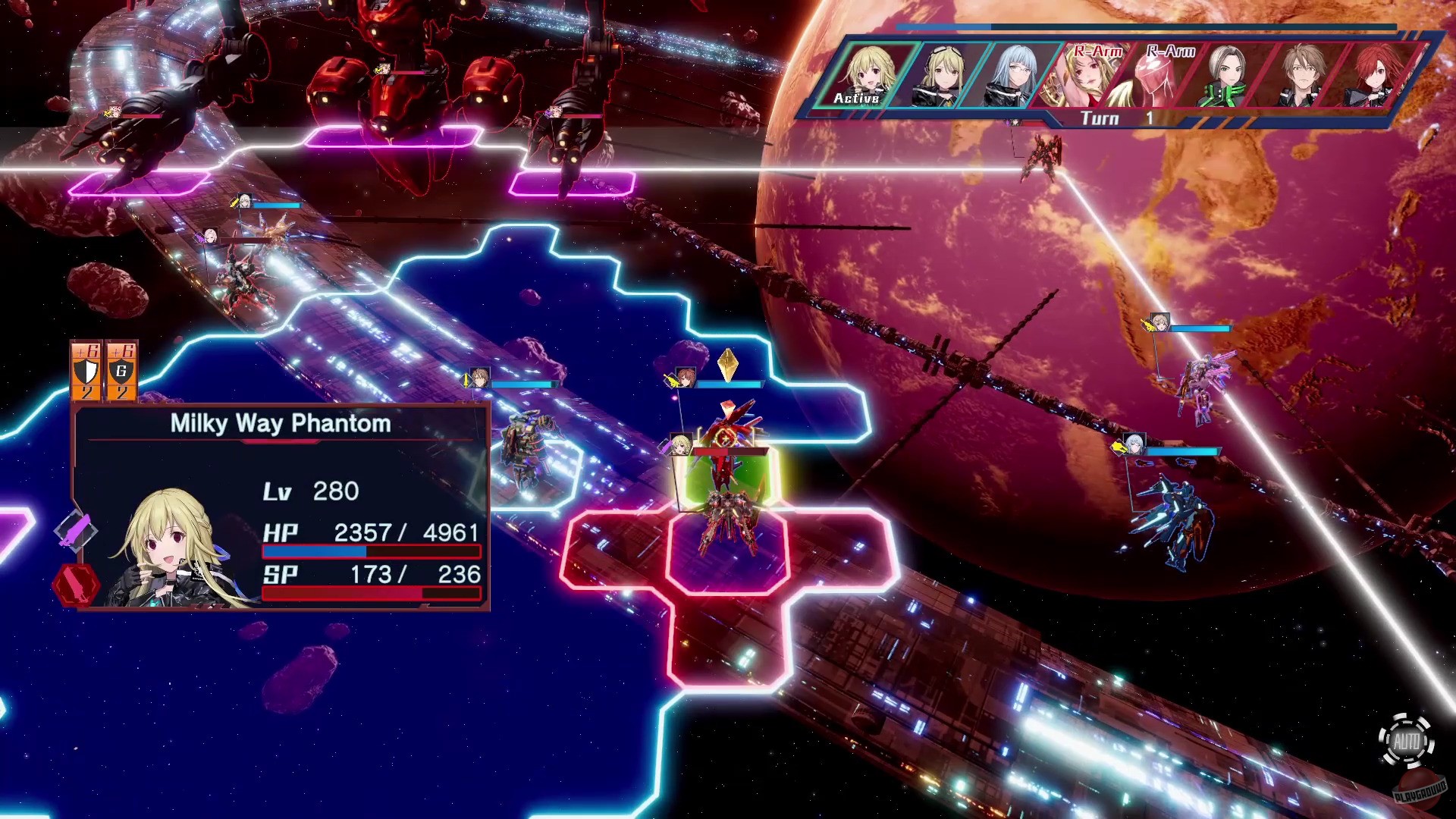This screenshot has width=1456, height=819.
Task: Select the gray-haired green-suited pilot portrait
Action: (x=1227, y=76)
